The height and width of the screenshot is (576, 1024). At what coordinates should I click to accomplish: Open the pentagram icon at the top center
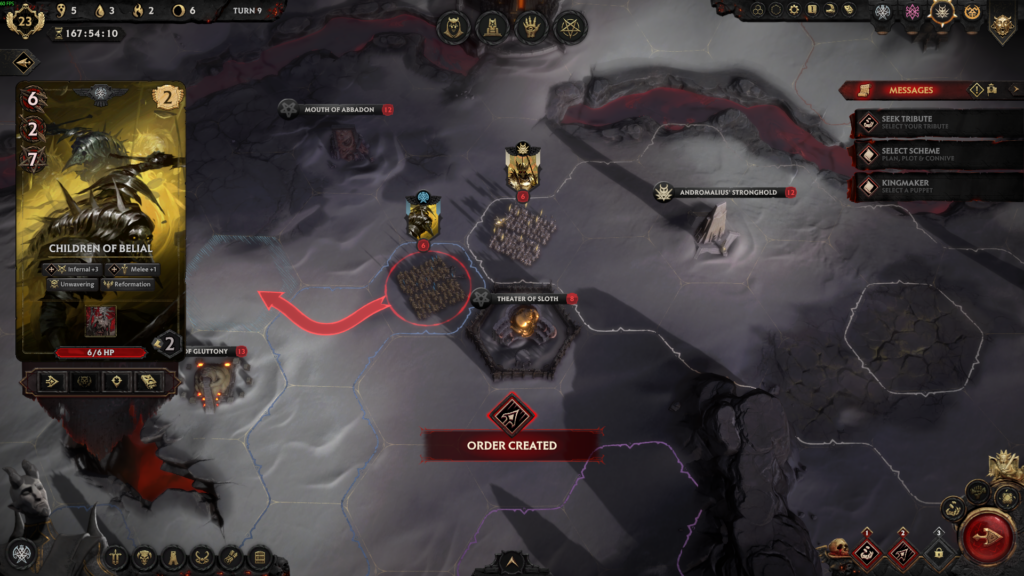(x=571, y=27)
